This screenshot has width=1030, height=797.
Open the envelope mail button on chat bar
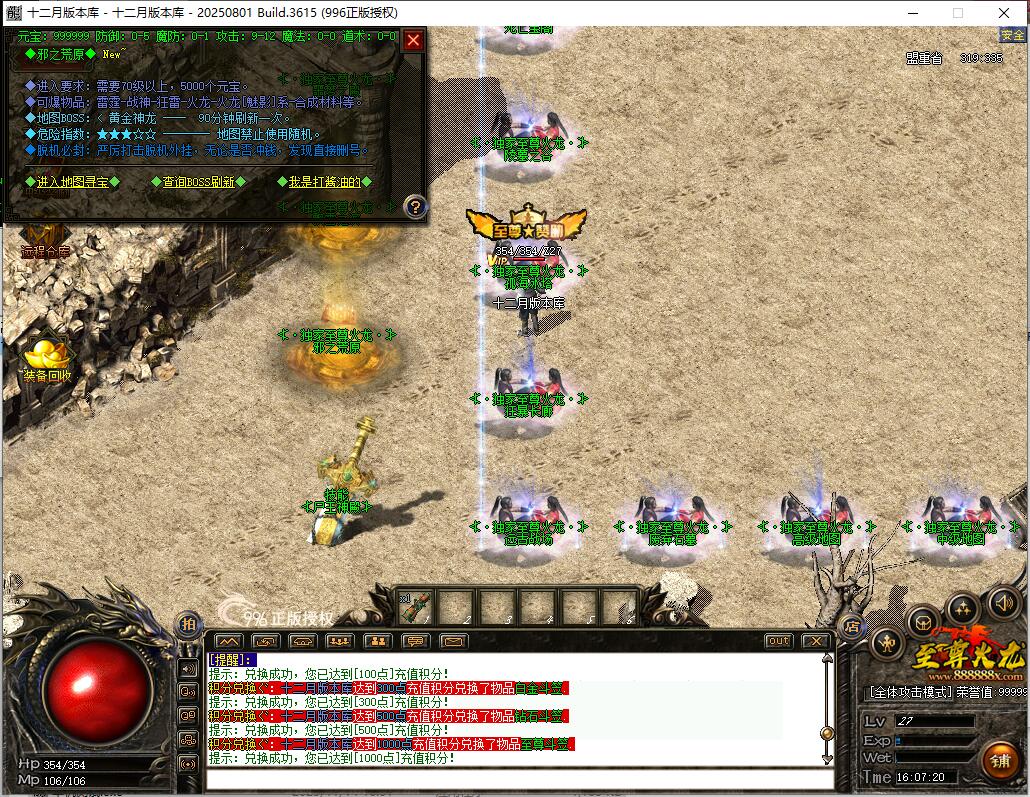[454, 641]
